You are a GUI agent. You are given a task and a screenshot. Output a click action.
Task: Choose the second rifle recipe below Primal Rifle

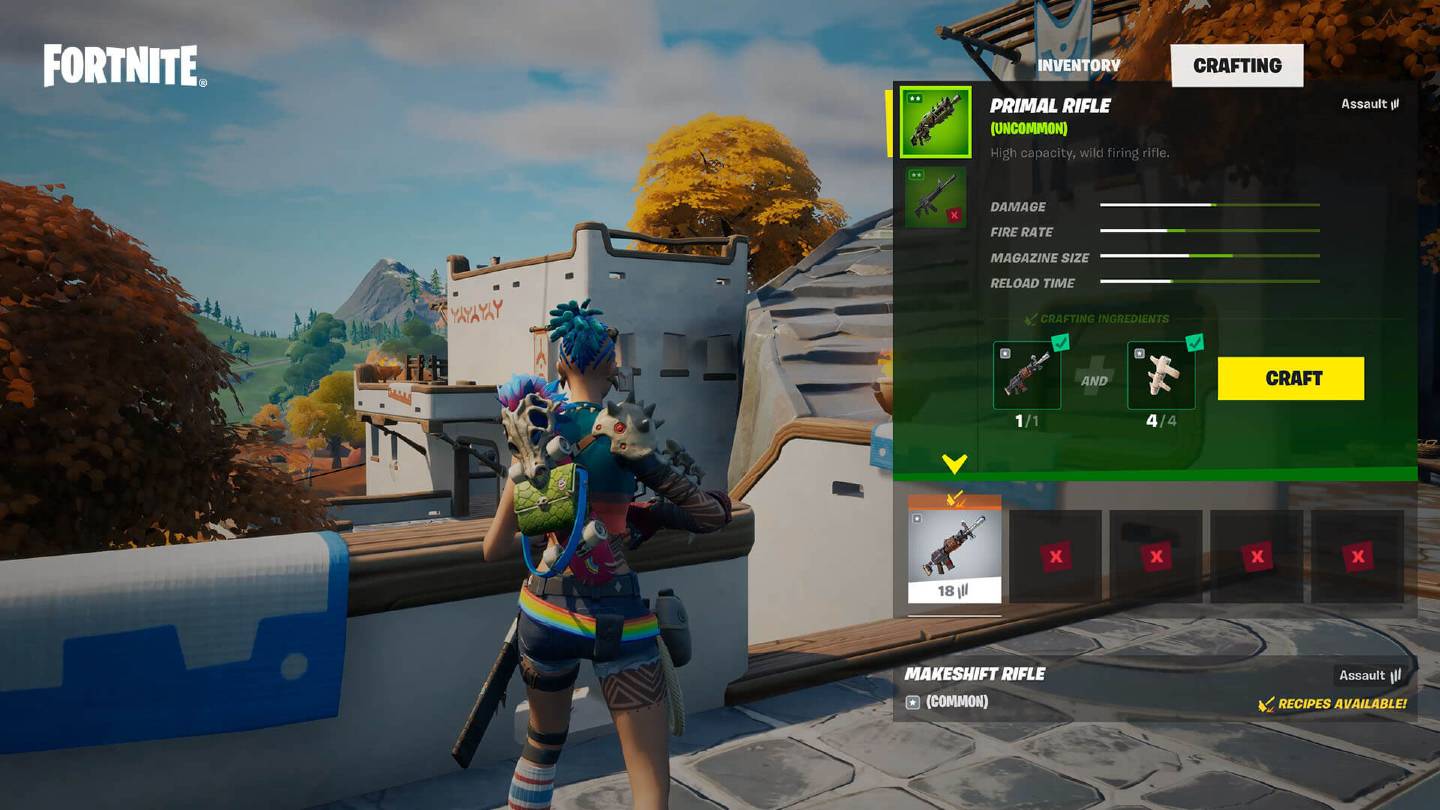click(935, 198)
